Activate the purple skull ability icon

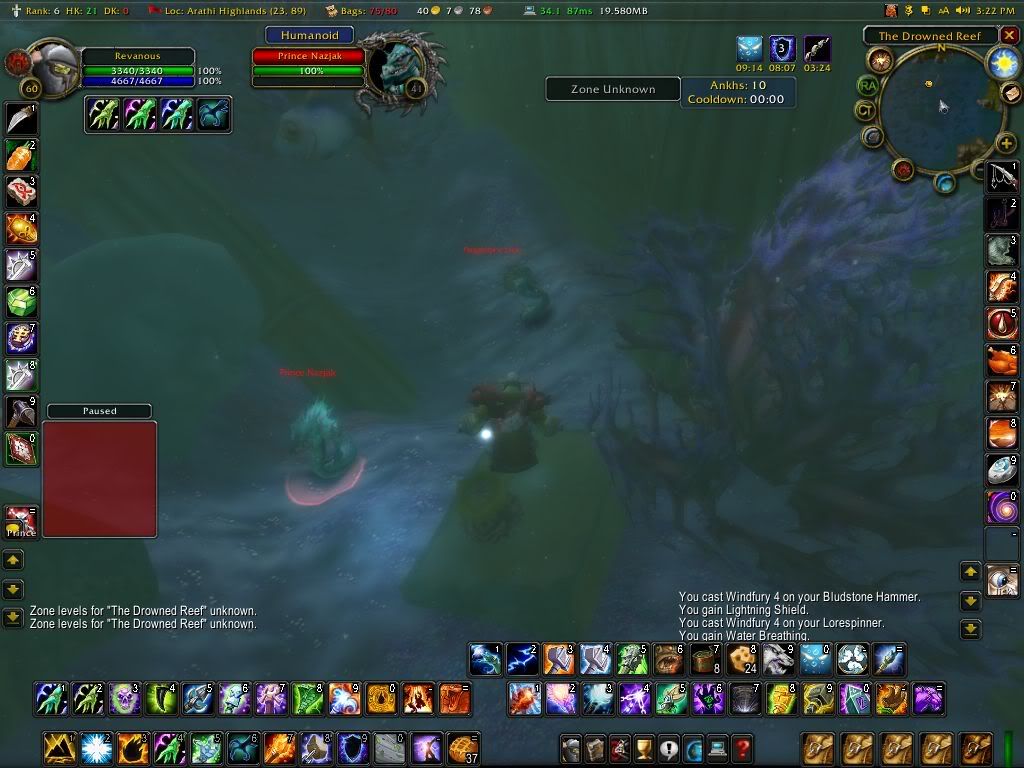(x=124, y=698)
